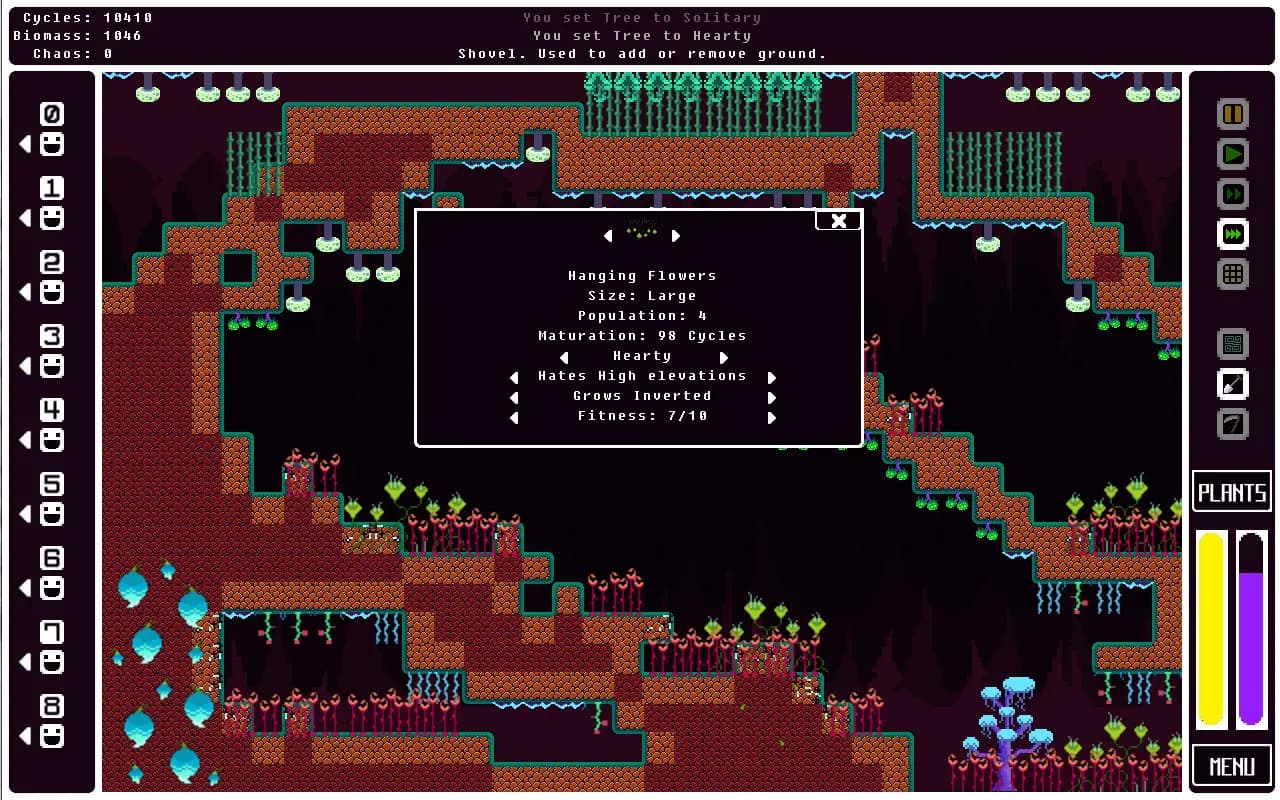Click the left arrow beside Fitness

click(514, 417)
